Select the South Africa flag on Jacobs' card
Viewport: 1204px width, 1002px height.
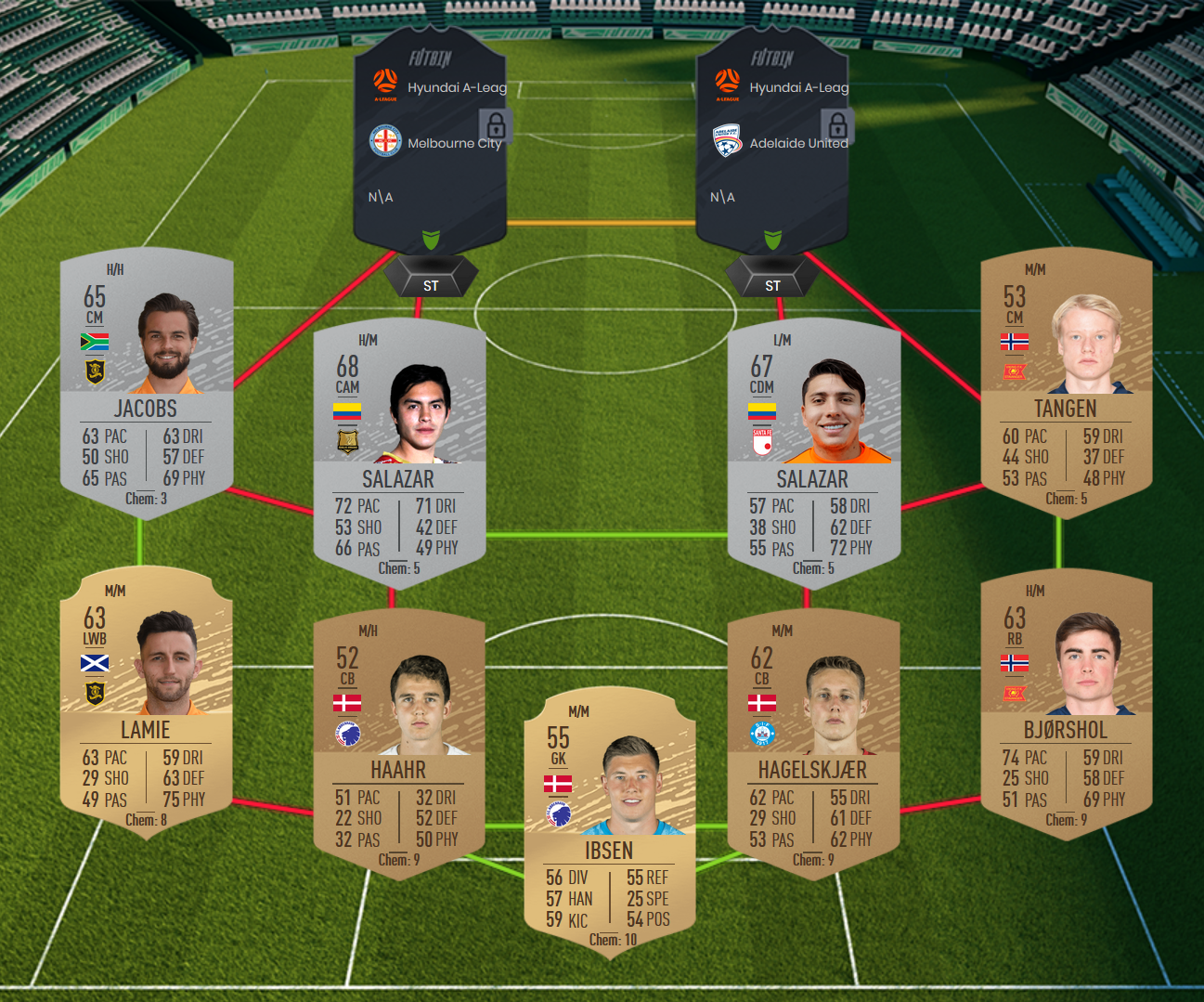(x=96, y=341)
